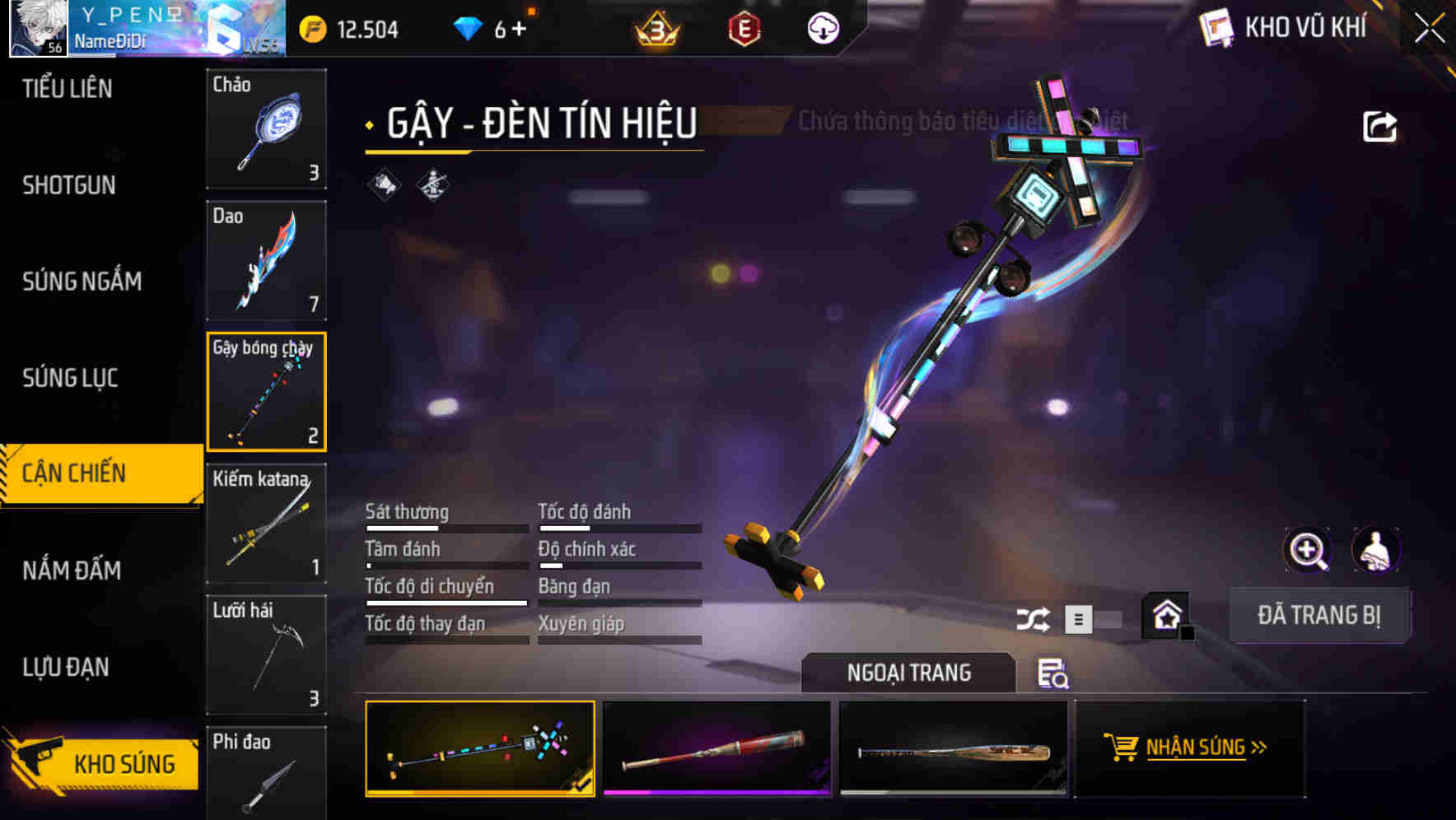Open the LỰU ĐẠN category

(66, 667)
